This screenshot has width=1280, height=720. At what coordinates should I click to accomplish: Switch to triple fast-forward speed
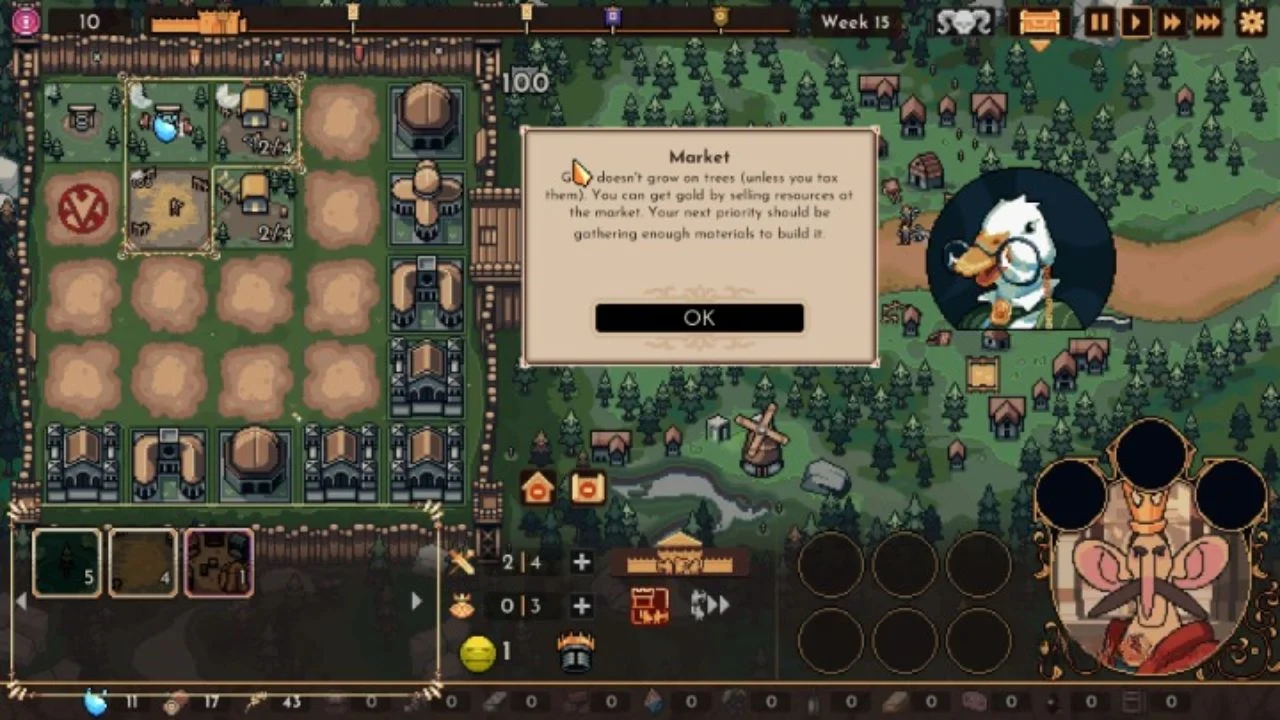1208,22
